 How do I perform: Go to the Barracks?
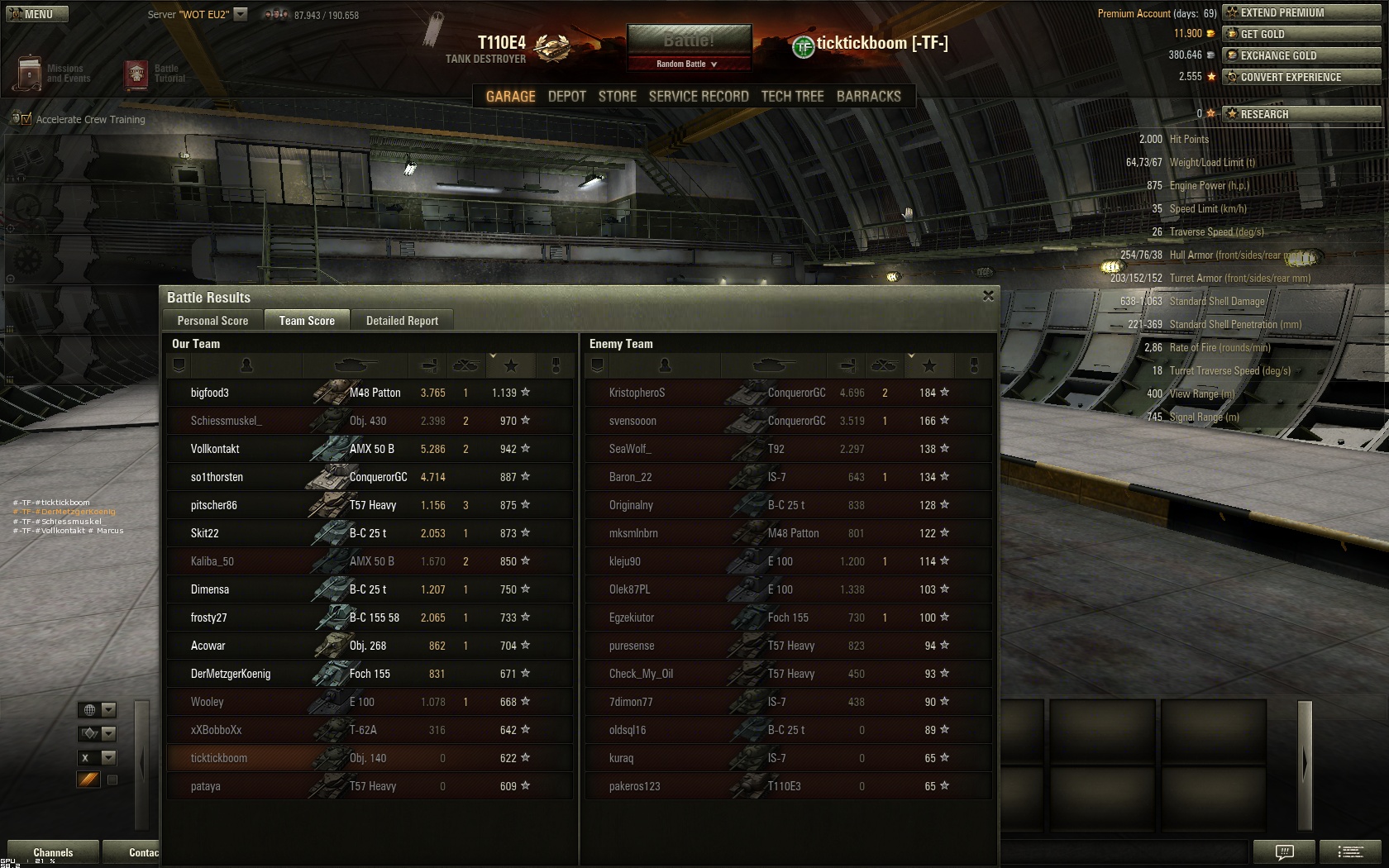coord(868,97)
